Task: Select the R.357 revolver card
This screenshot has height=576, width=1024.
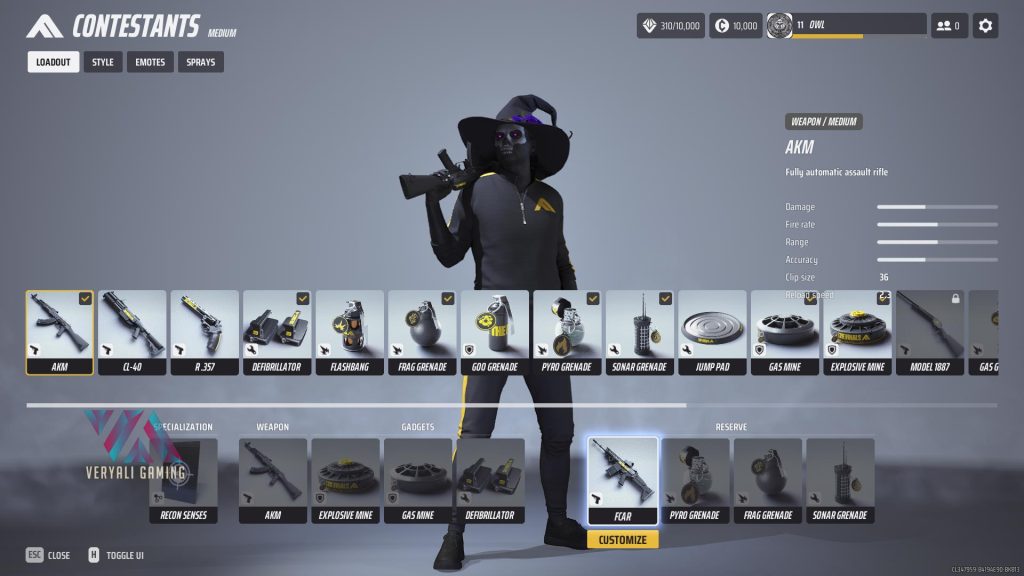Action: (205, 331)
